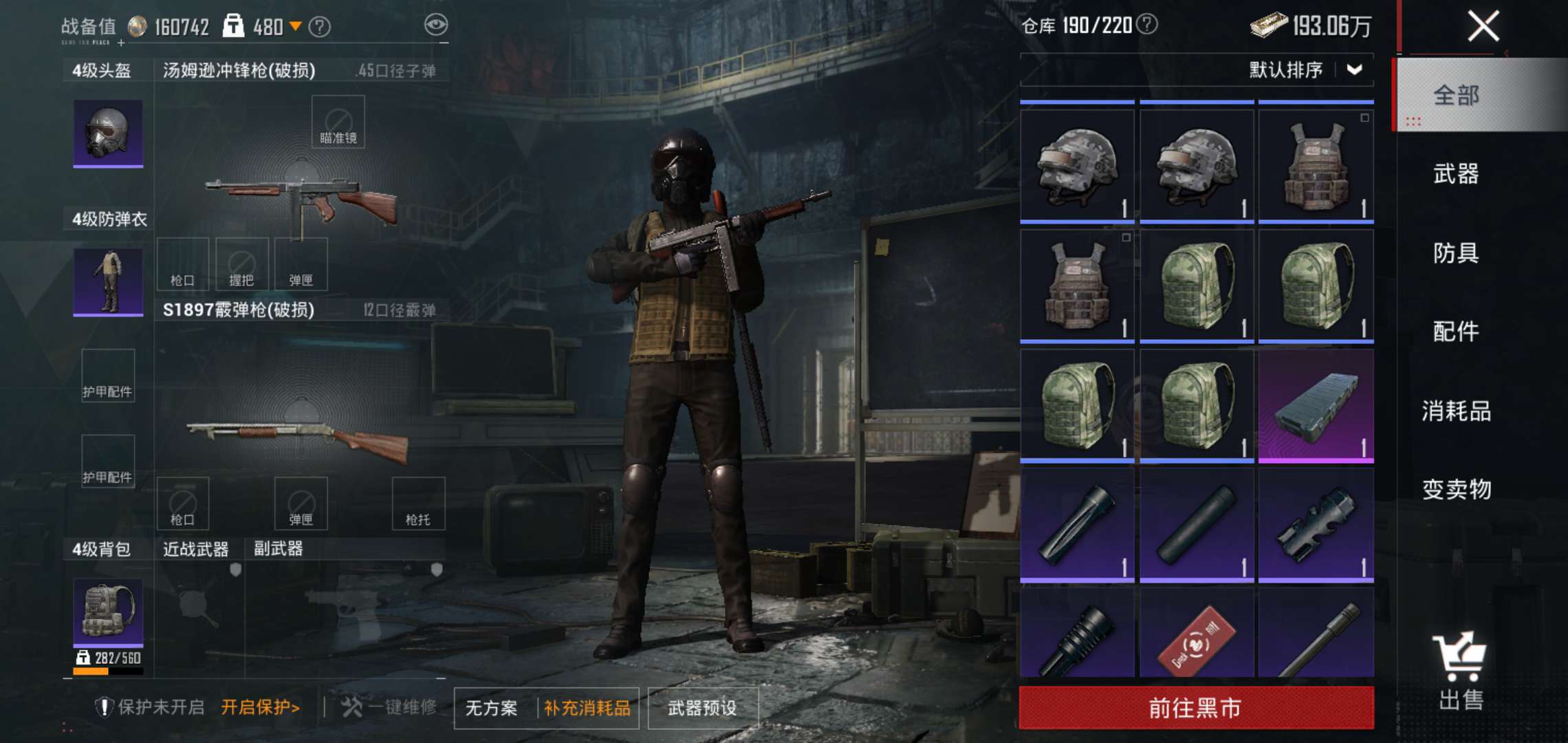
Task: Choose 补充消耗品 to refill consumables
Action: click(587, 707)
